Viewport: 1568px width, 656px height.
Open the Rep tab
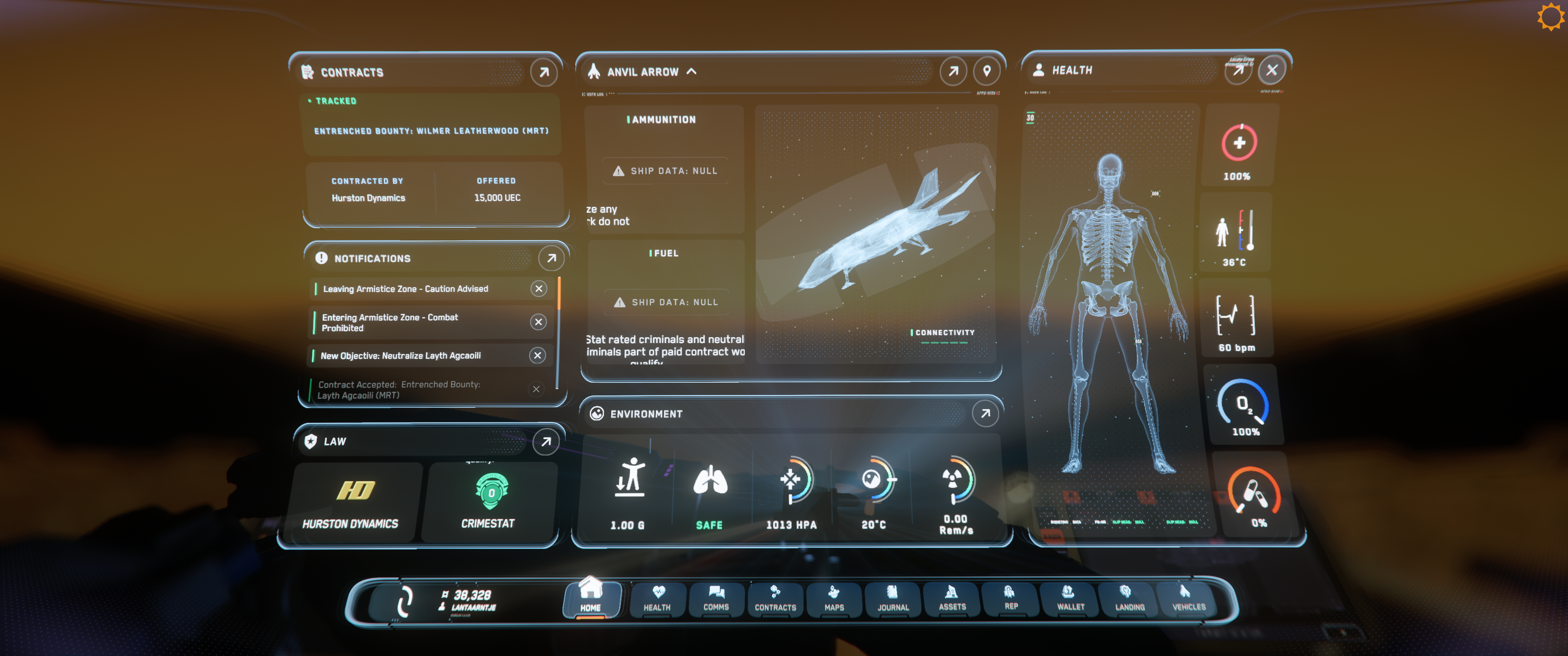1011,599
